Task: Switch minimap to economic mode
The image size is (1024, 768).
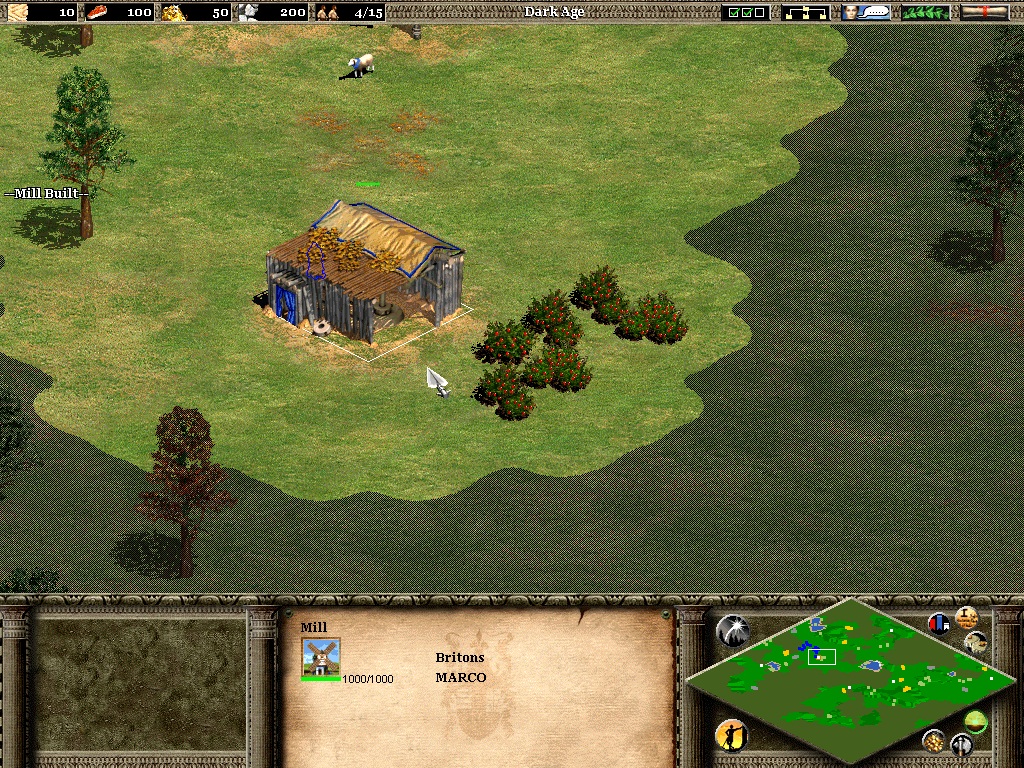Action: pos(934,740)
